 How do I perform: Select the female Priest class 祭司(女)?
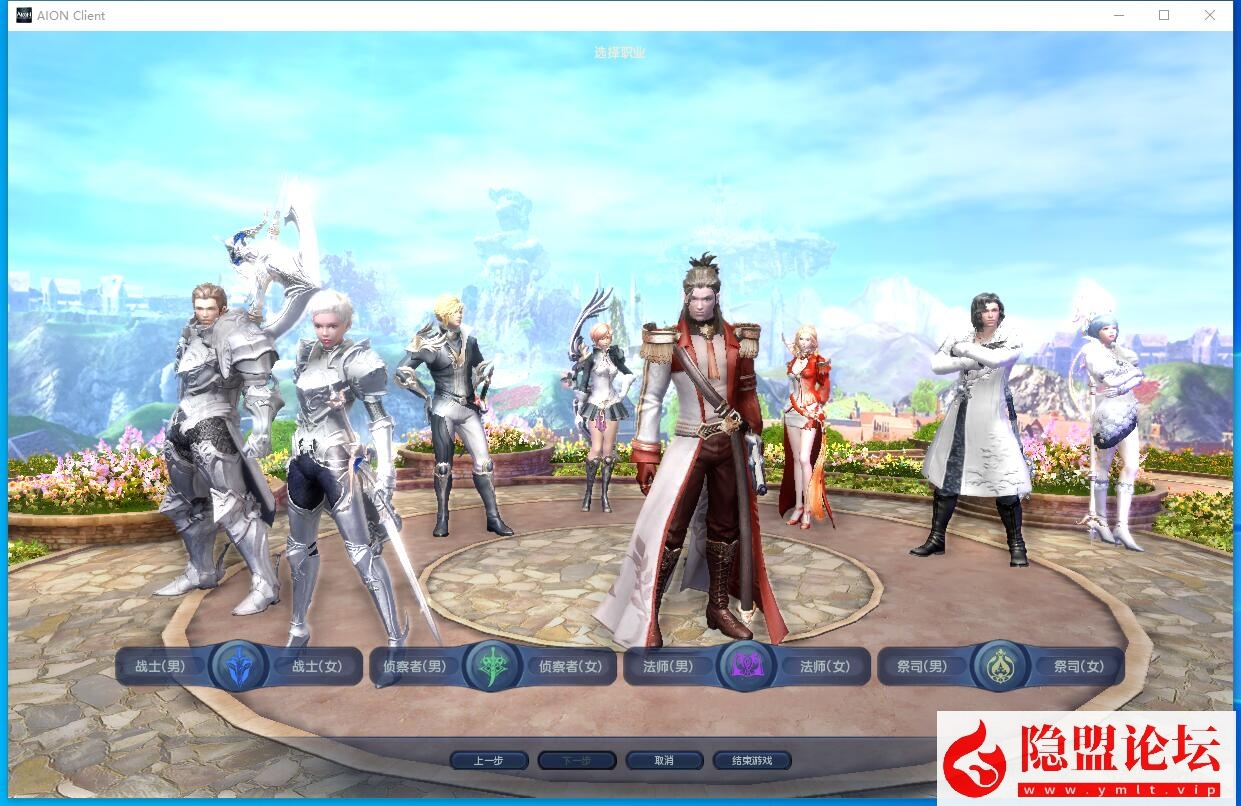point(1079,666)
